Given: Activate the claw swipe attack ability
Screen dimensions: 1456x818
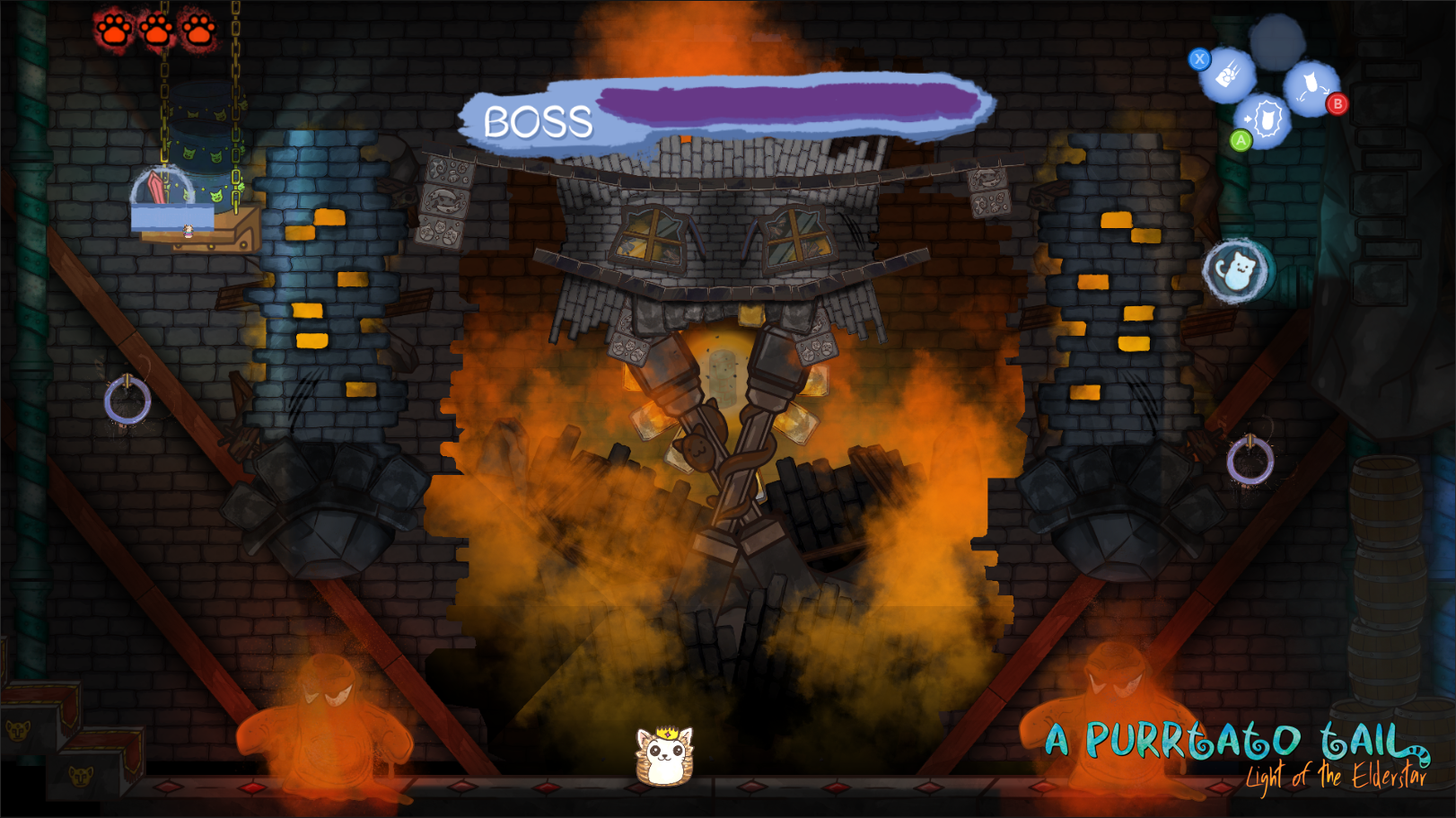Looking at the screenshot, I should [1228, 75].
